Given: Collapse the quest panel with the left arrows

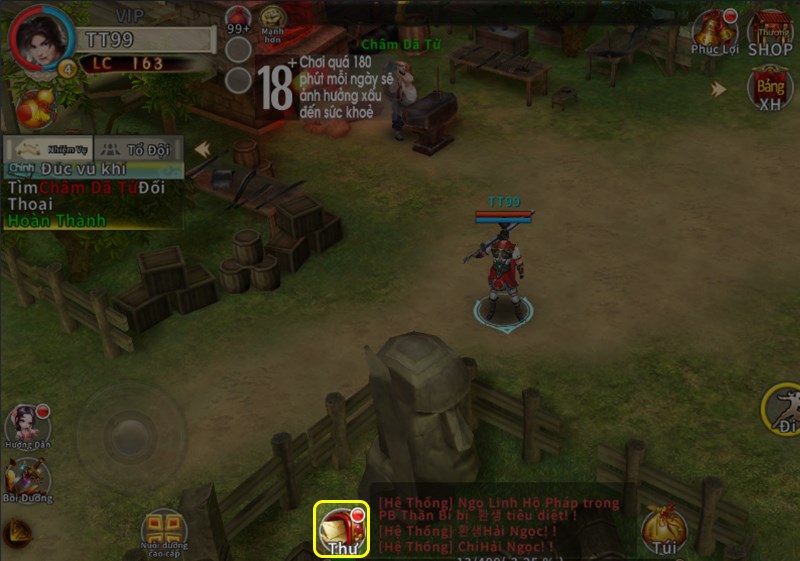Looking at the screenshot, I should 203,149.
